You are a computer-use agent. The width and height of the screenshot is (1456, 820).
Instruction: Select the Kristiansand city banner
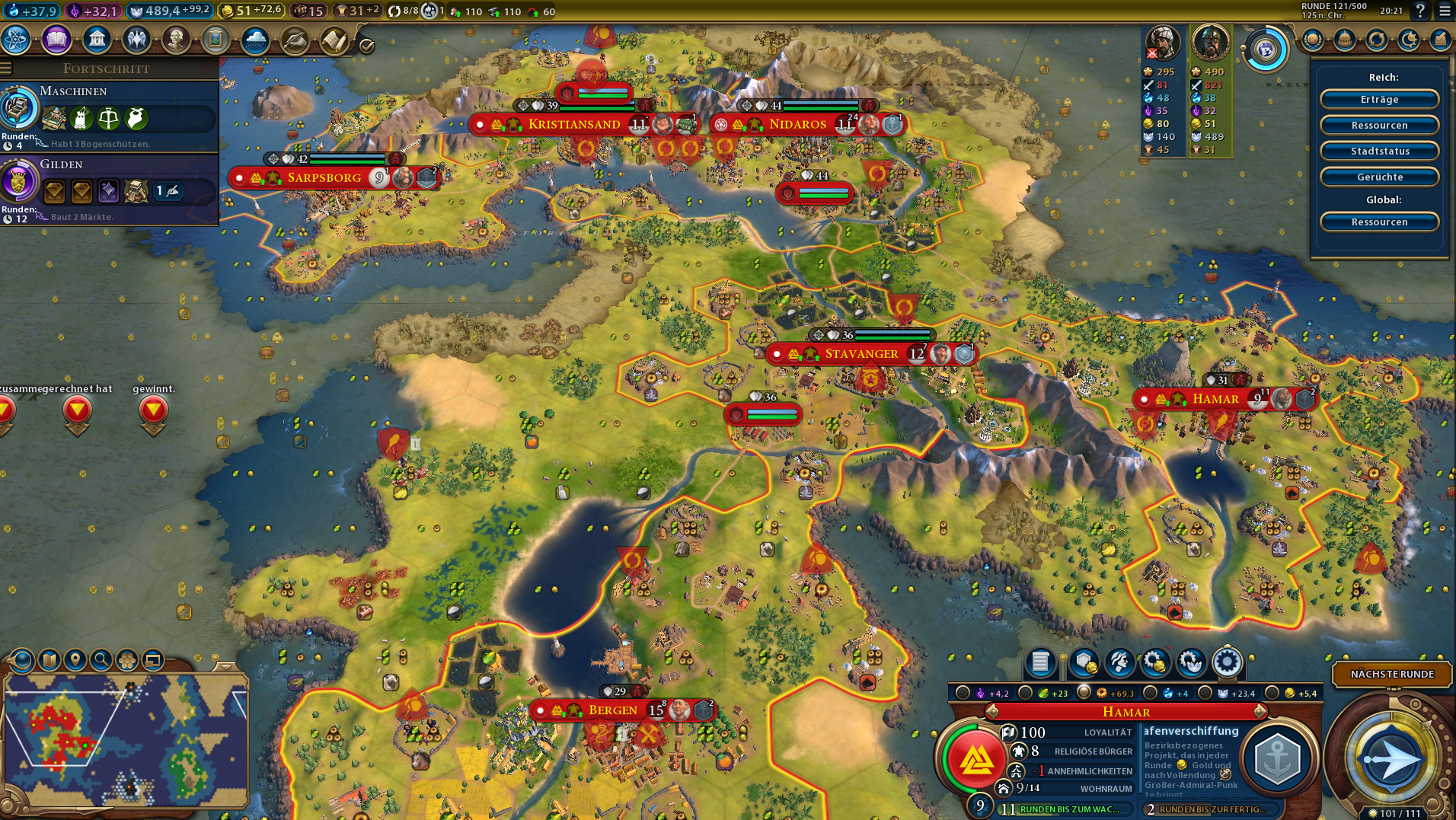[574, 124]
